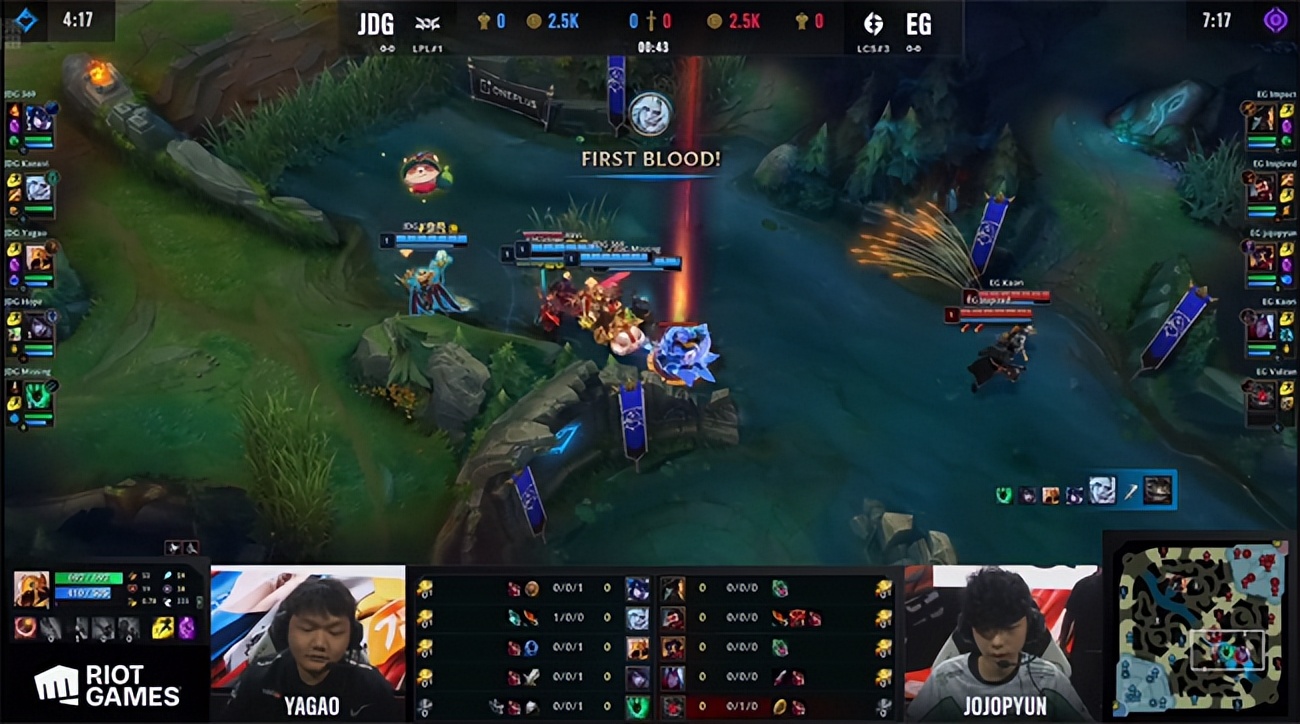Click the purple ability icon beside Flash in the HUD
This screenshot has width=1300, height=724.
(189, 628)
